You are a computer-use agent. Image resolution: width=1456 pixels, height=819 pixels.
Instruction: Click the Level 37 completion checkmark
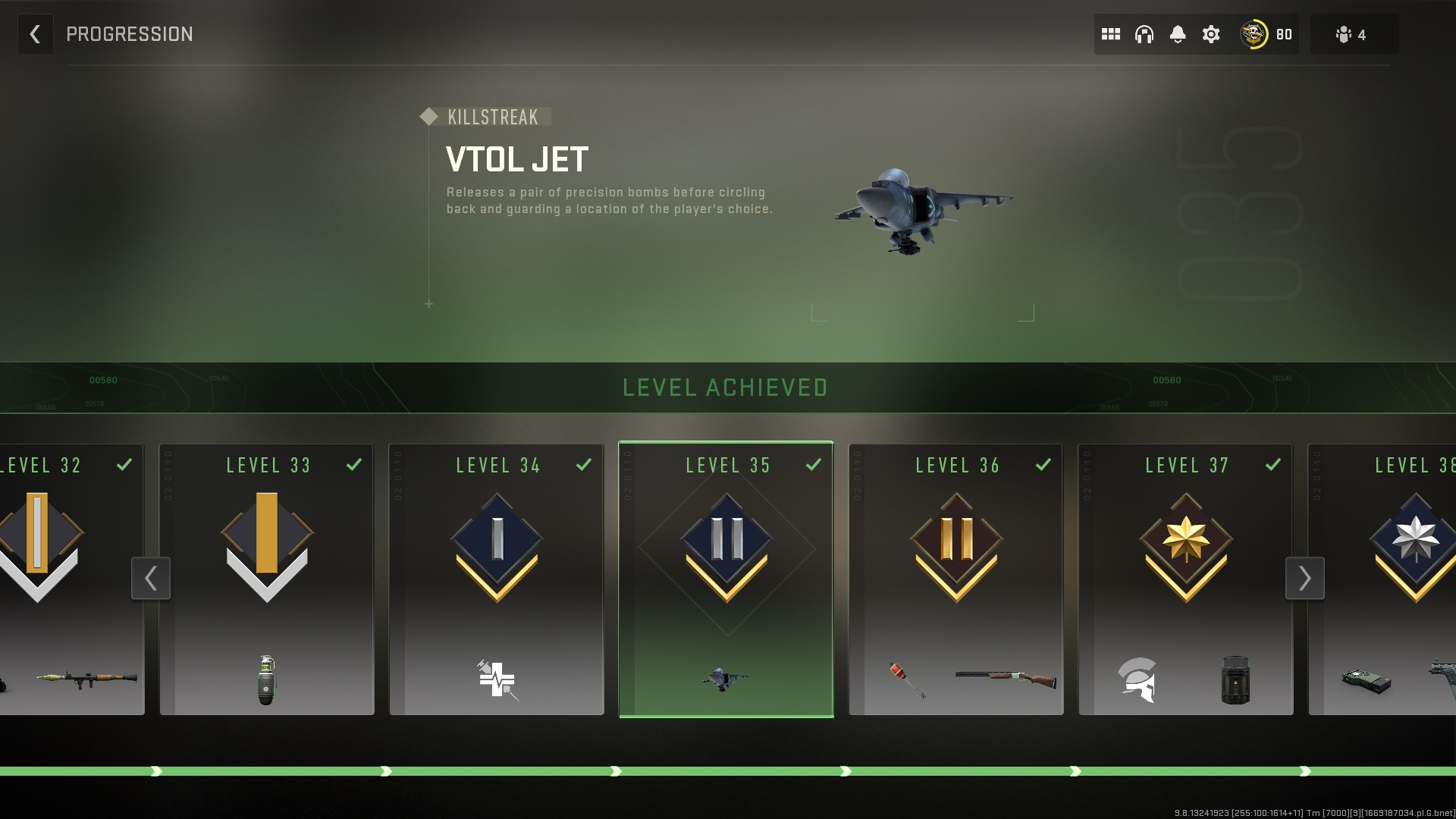1274,463
